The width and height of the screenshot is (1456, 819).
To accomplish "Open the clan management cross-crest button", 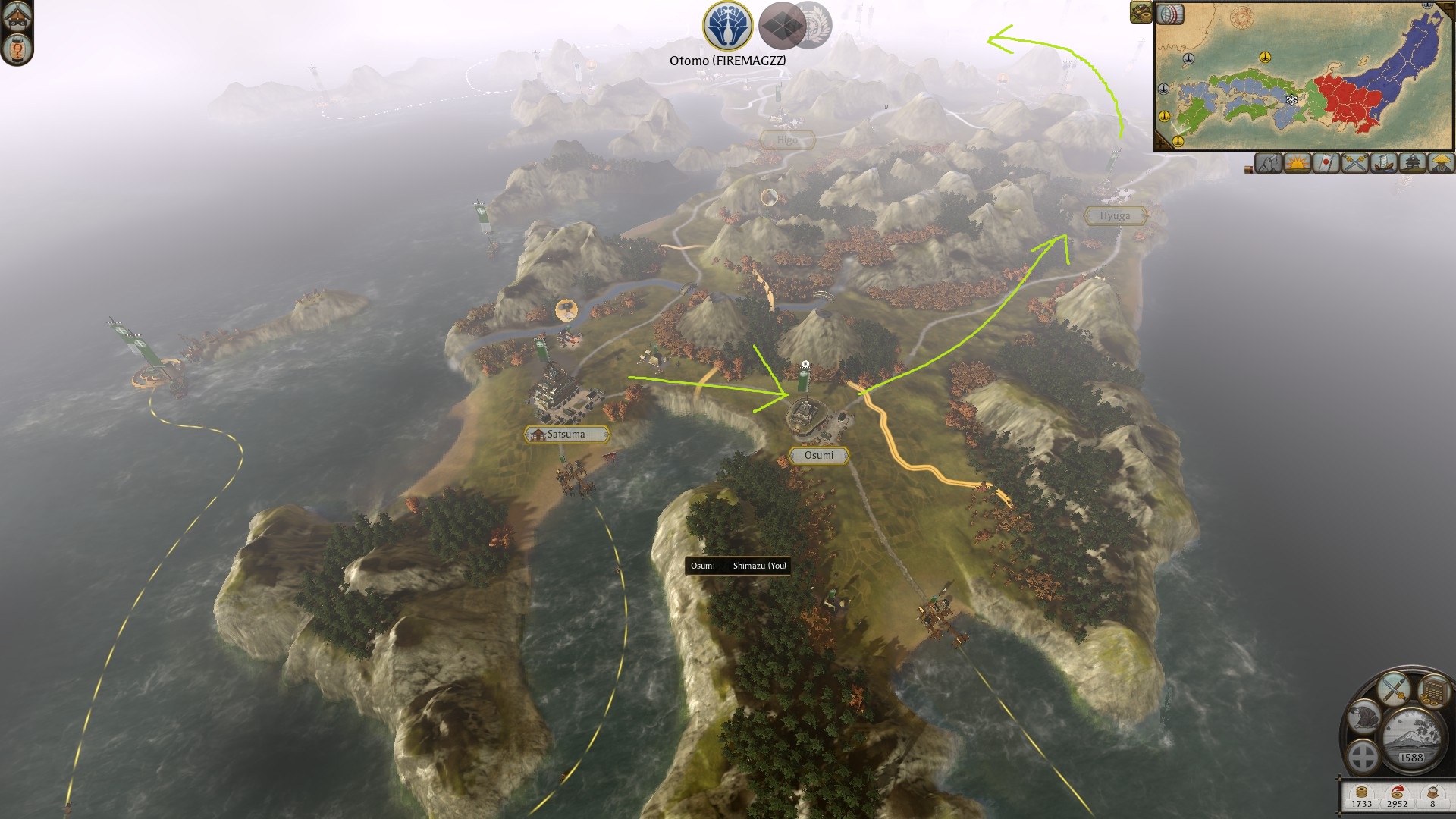I will point(1363,756).
